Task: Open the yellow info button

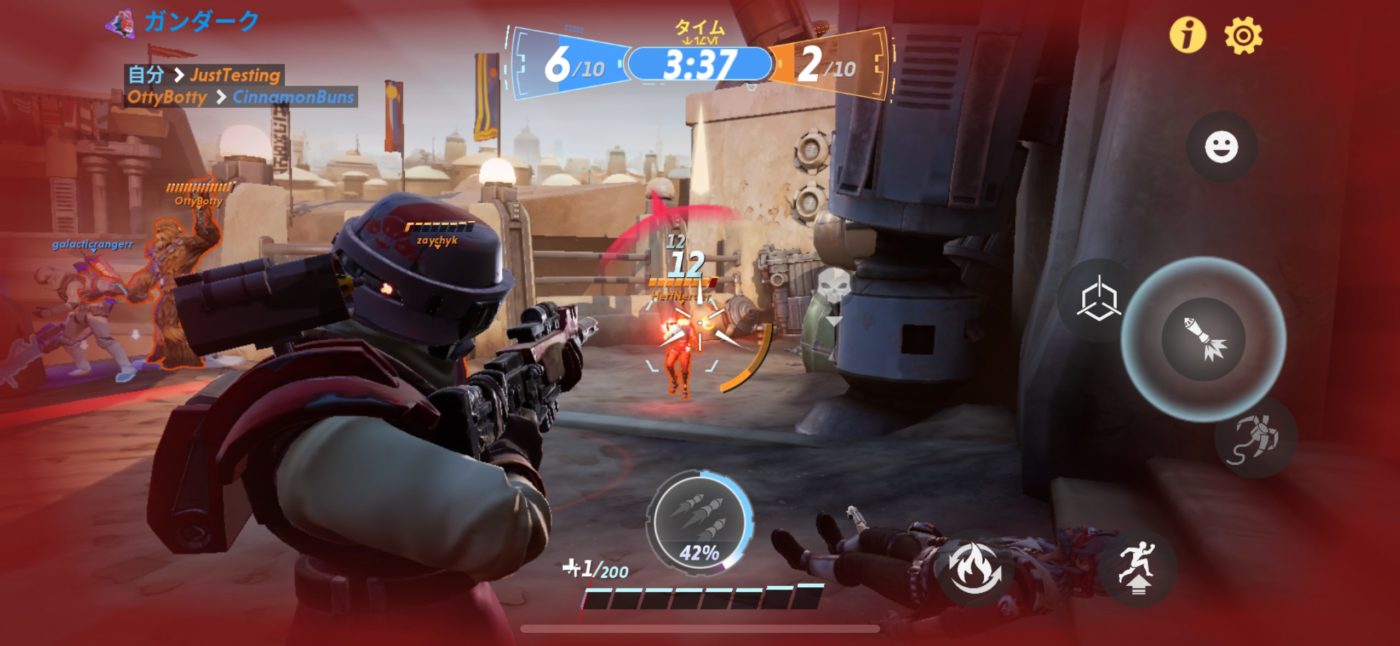Action: click(1187, 36)
